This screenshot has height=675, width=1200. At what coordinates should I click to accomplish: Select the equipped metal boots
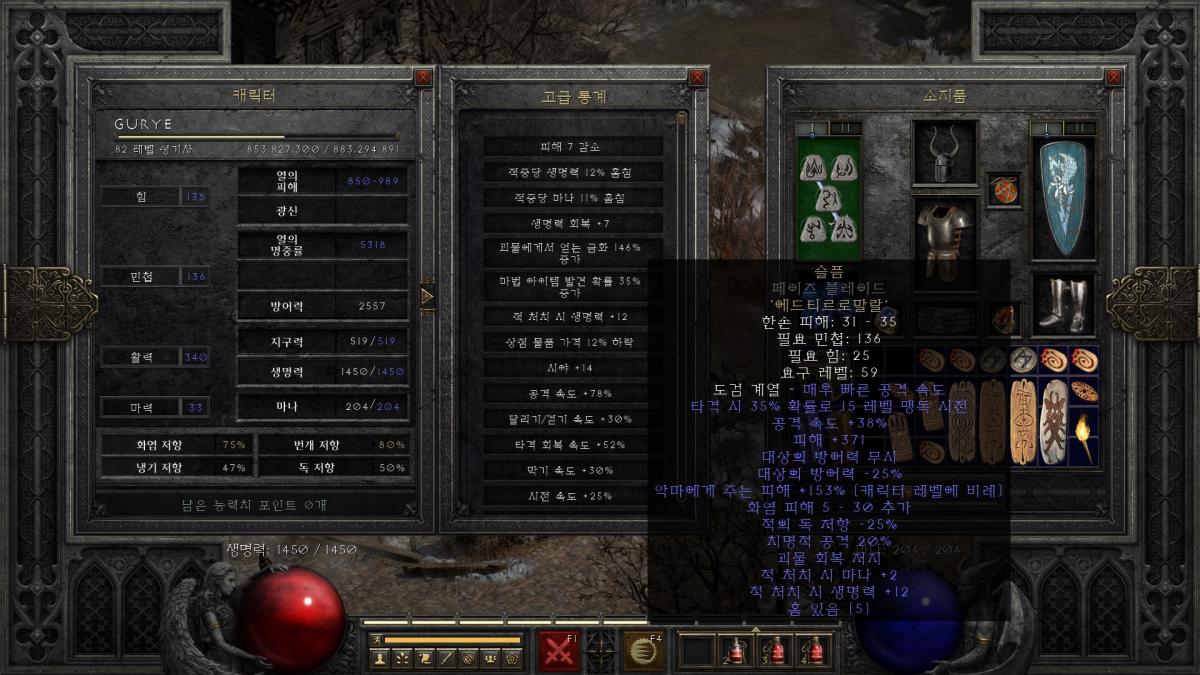pyautogui.click(x=1061, y=305)
